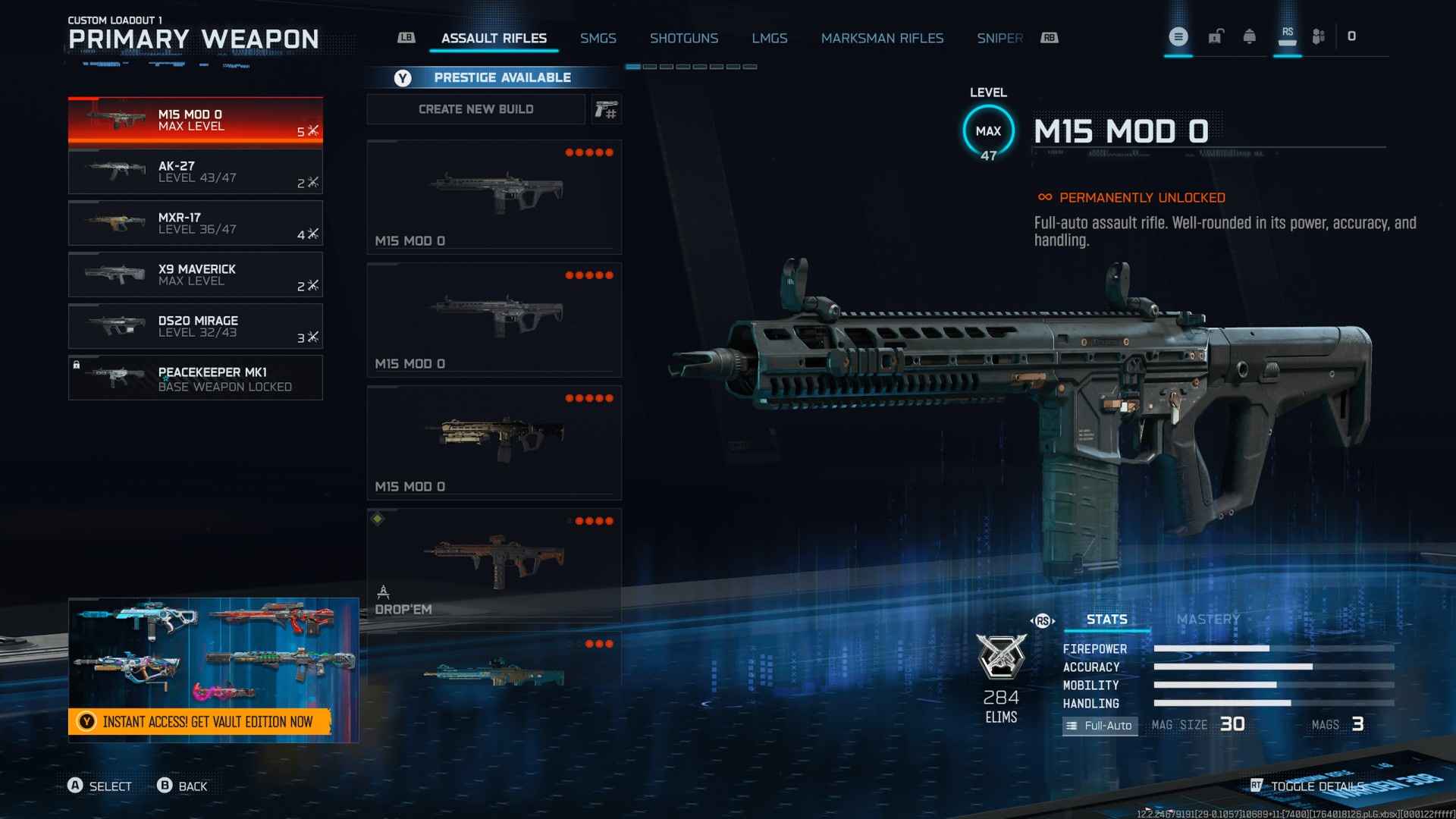Select the X9 Maverick rifle
The image size is (1456, 819).
coord(195,275)
